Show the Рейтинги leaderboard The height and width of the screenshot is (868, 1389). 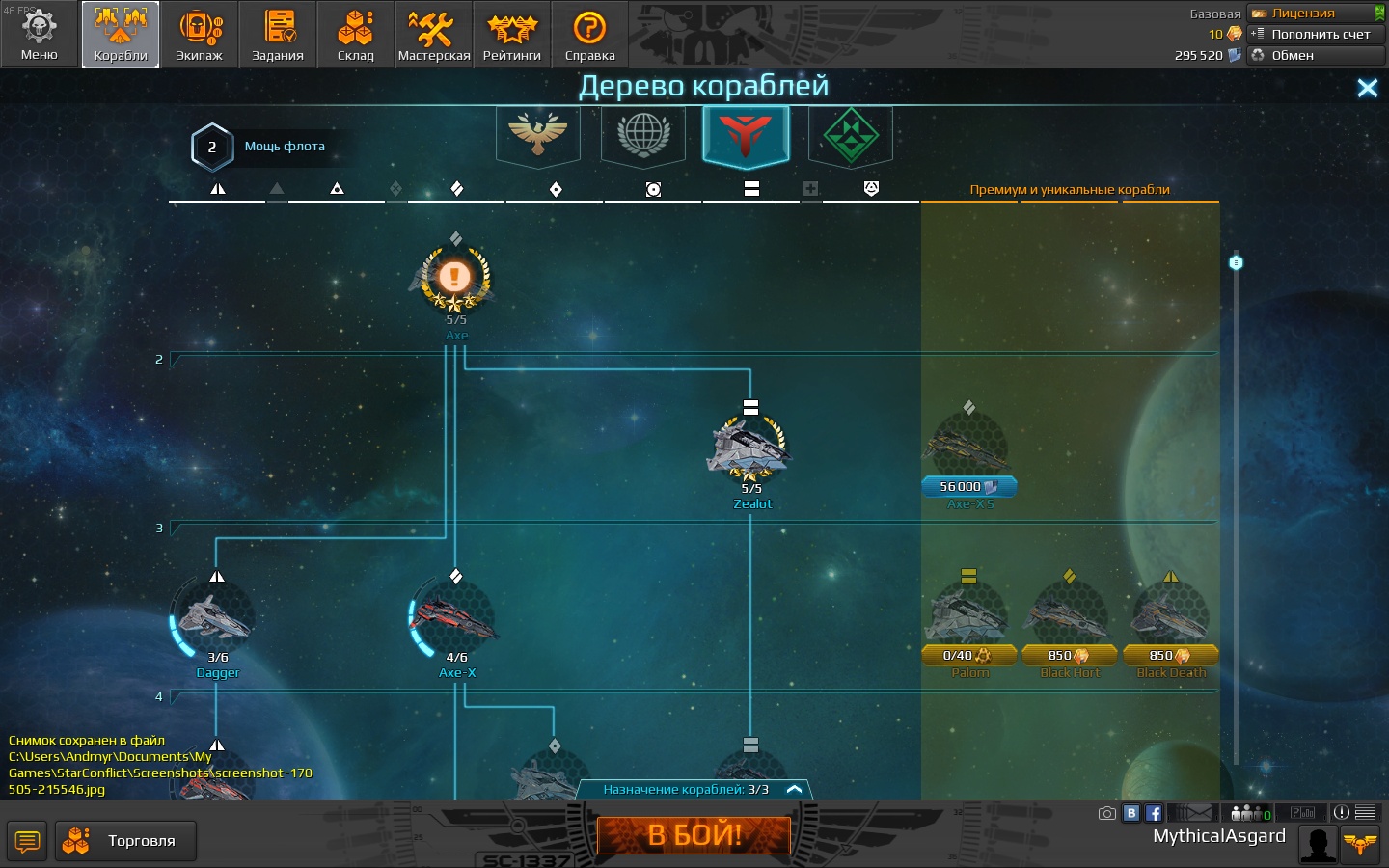(511, 34)
